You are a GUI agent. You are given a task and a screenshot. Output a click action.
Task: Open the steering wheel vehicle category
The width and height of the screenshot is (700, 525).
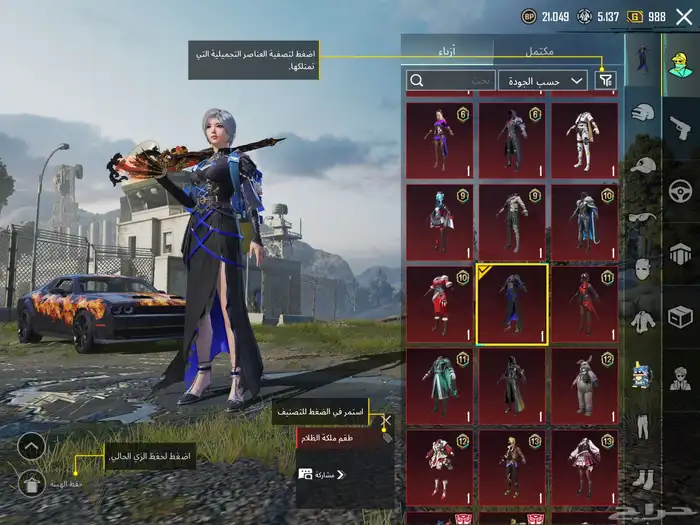point(680,189)
